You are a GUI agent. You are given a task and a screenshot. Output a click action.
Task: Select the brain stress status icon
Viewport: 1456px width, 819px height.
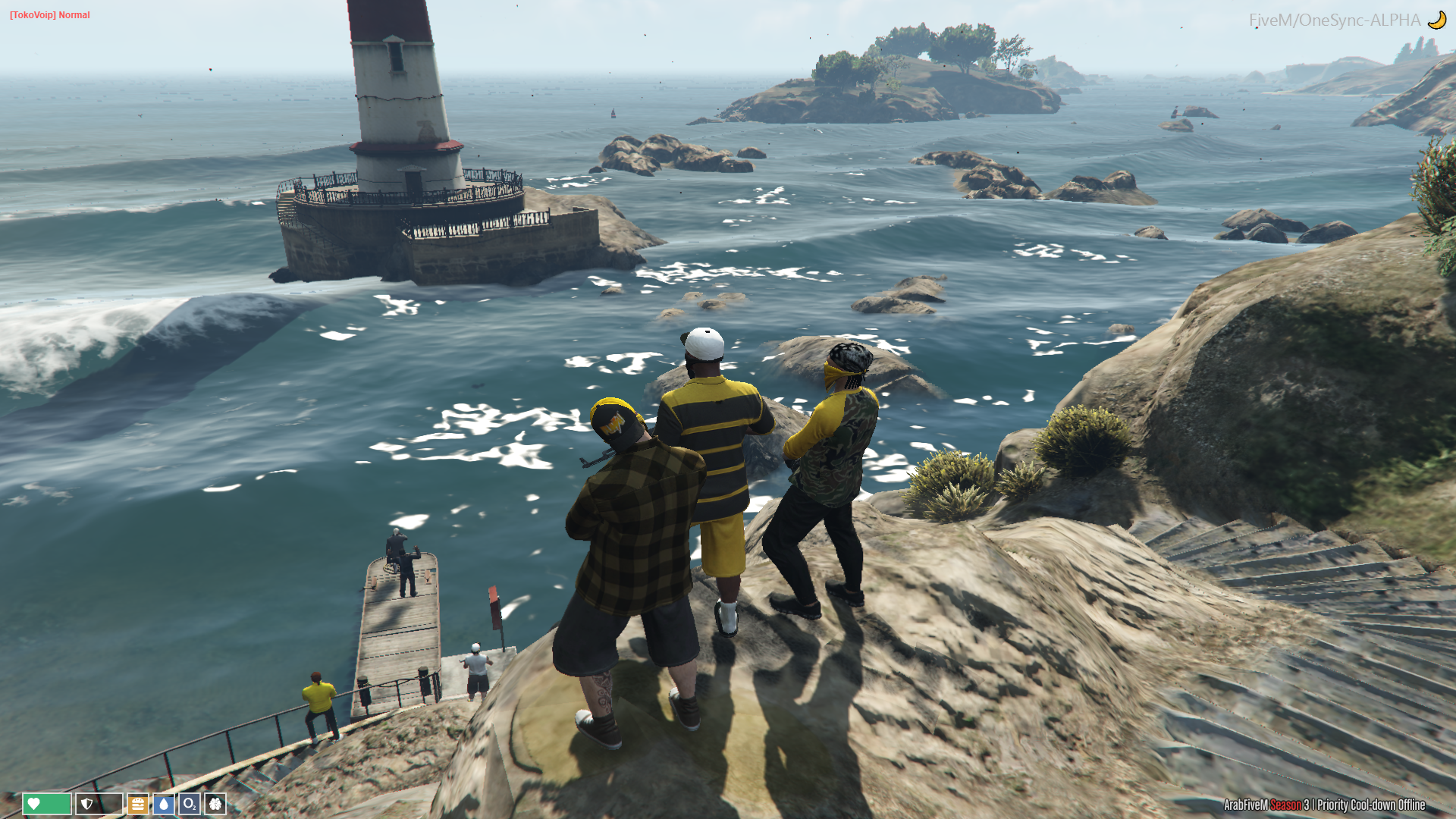pyautogui.click(x=215, y=804)
